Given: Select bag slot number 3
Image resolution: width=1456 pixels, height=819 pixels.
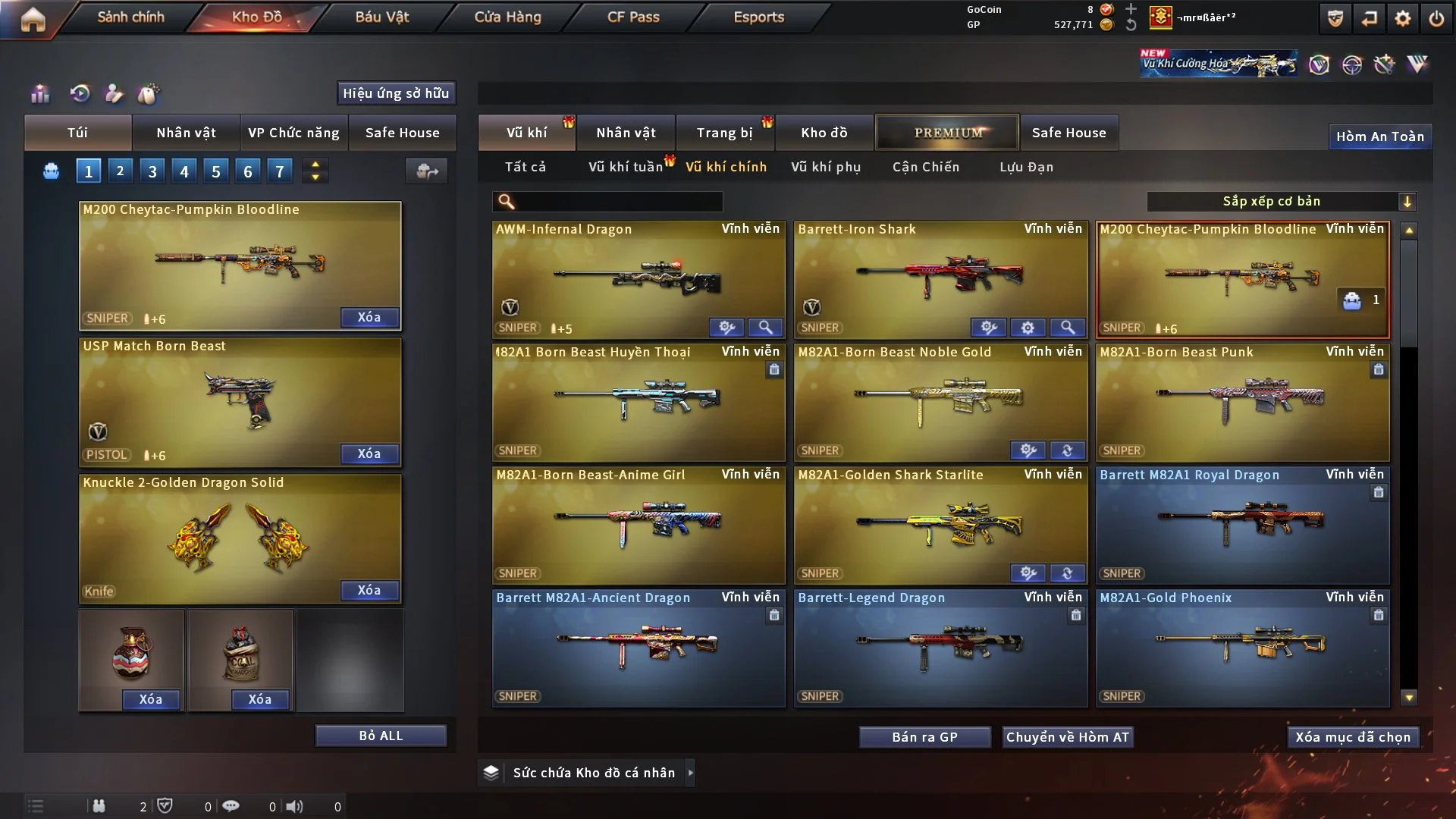Looking at the screenshot, I should 152,171.
